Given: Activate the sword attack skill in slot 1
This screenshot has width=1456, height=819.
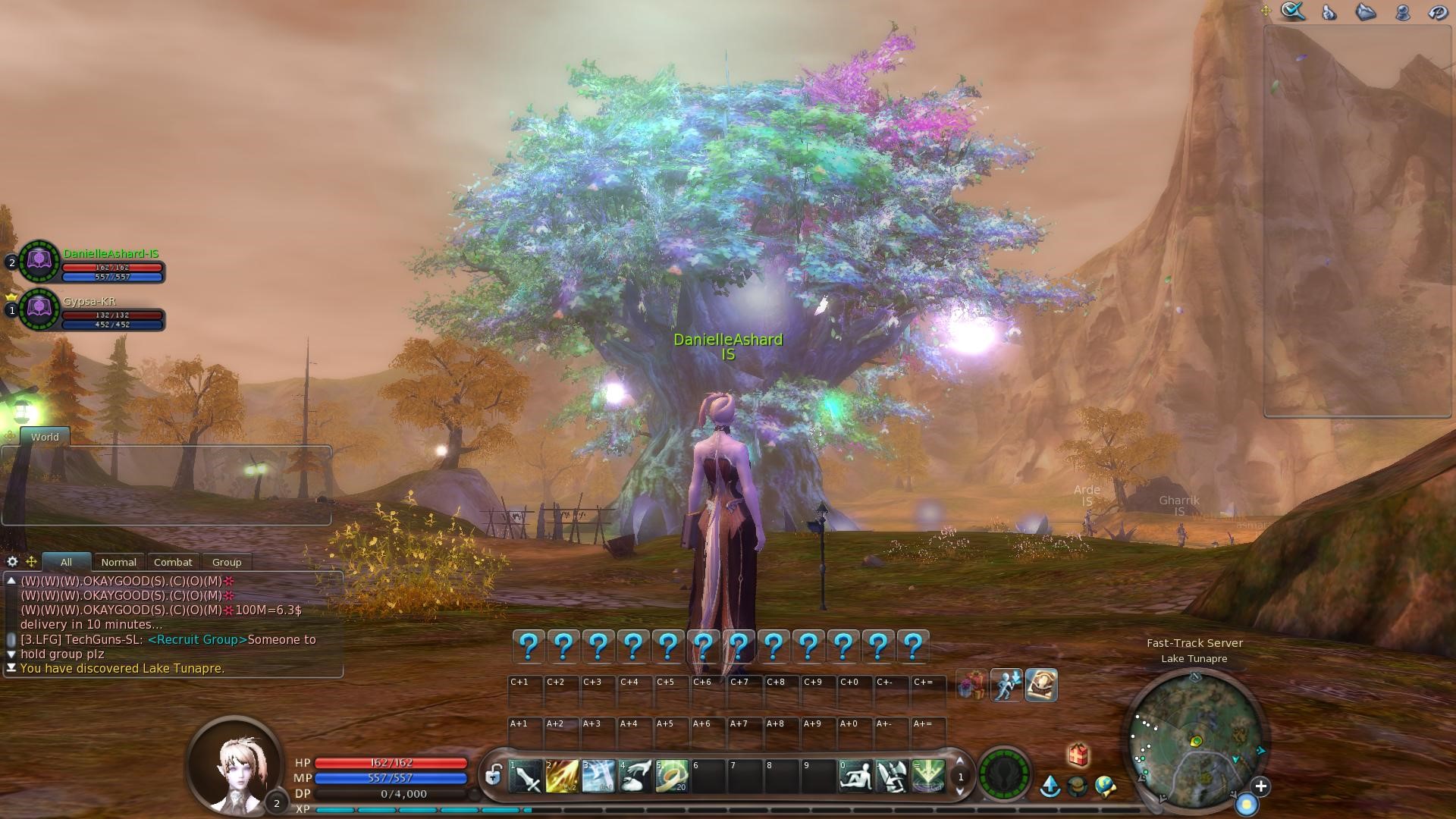Looking at the screenshot, I should coord(526,777).
